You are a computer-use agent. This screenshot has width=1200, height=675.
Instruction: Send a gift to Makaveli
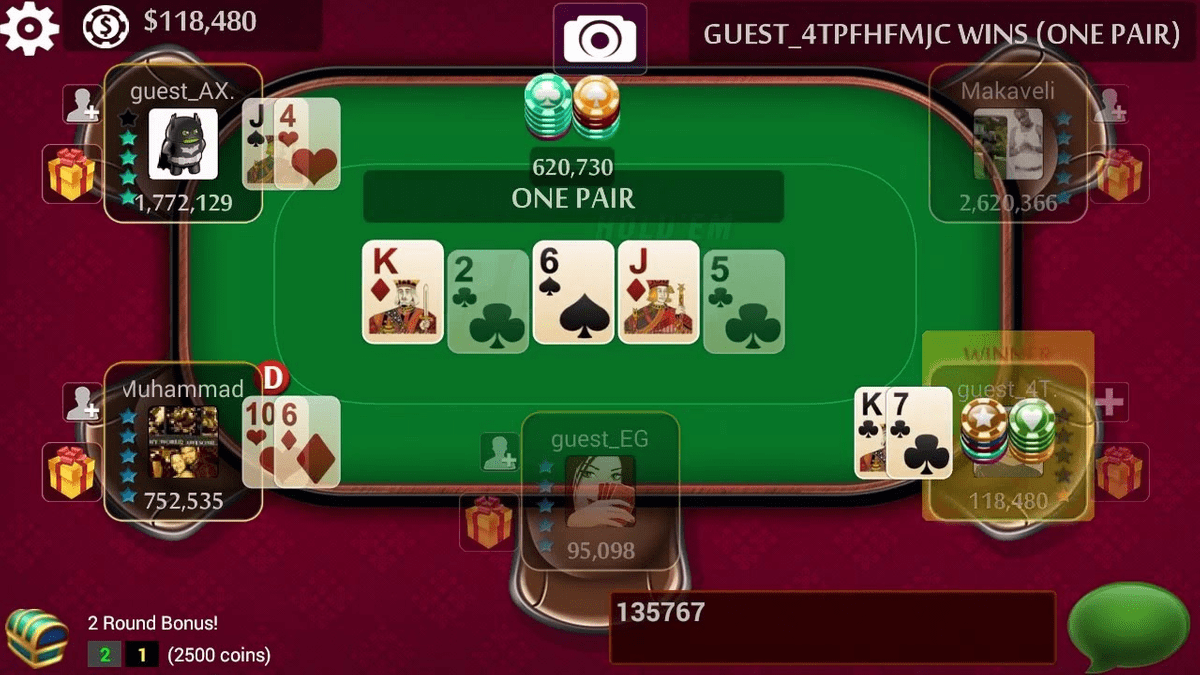point(1119,174)
